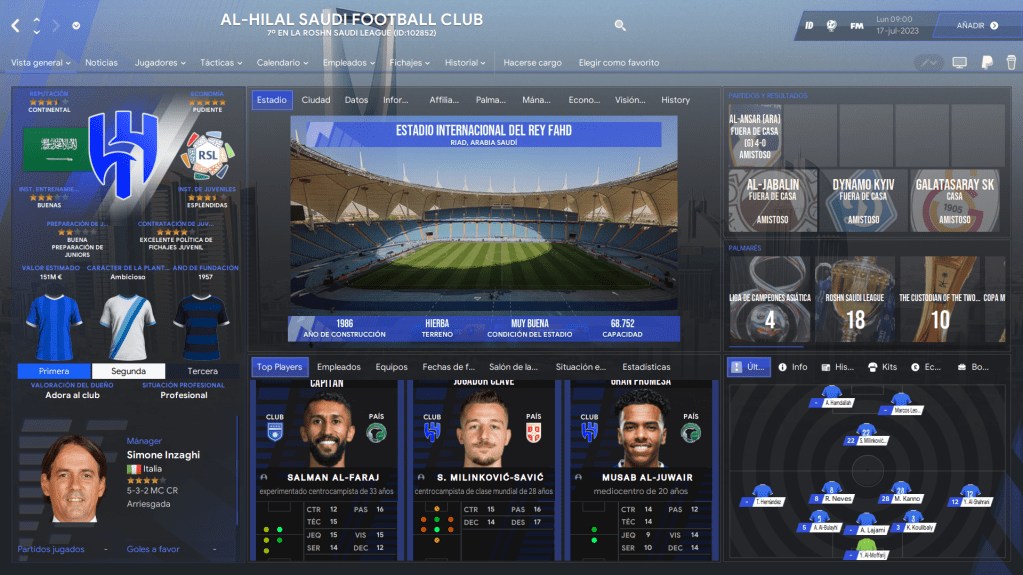Open the Empleados tab beside Top Players

[338, 367]
